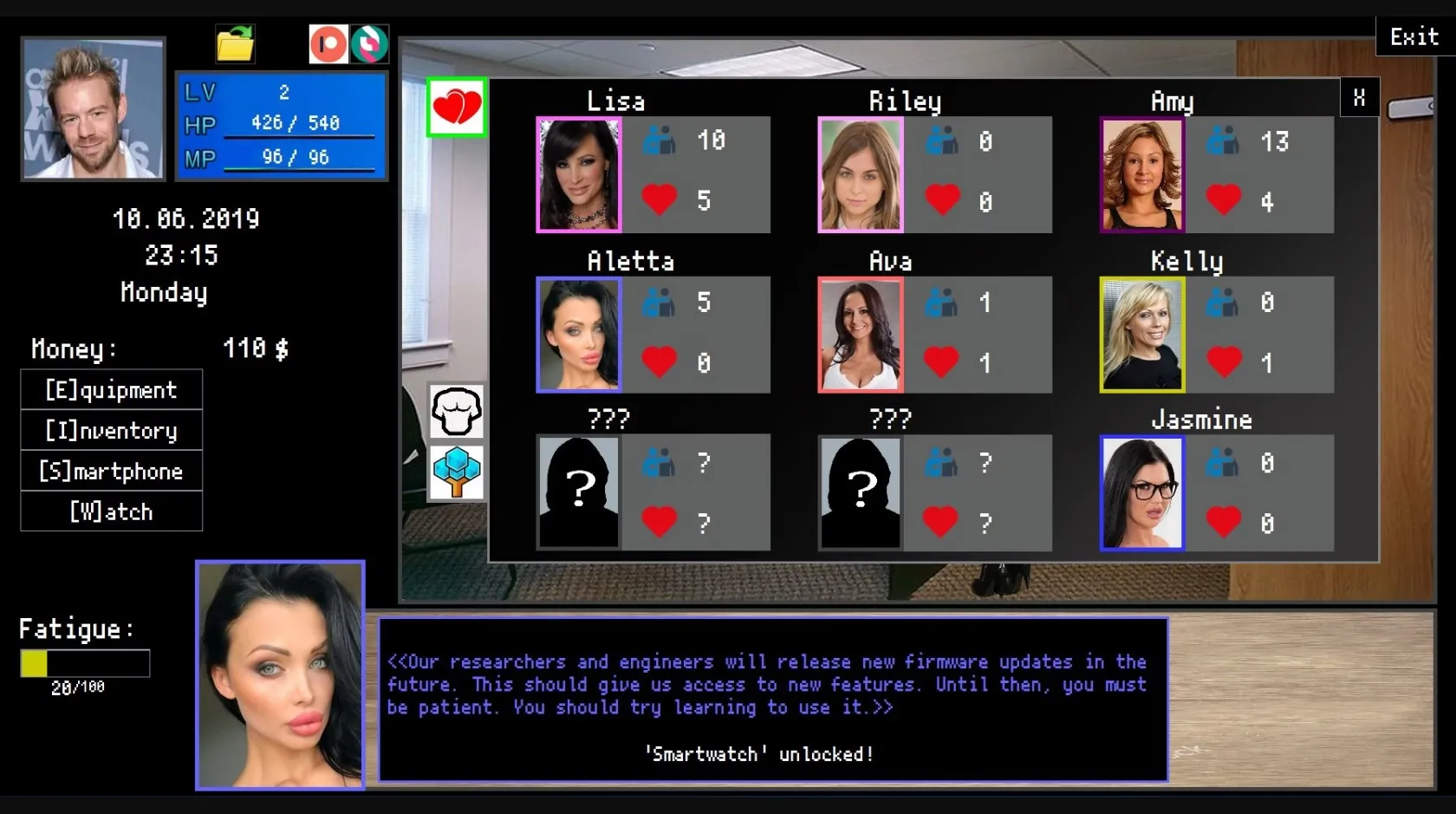Open Jasmine's character card
The width and height of the screenshot is (1456, 814).
click(x=1141, y=493)
